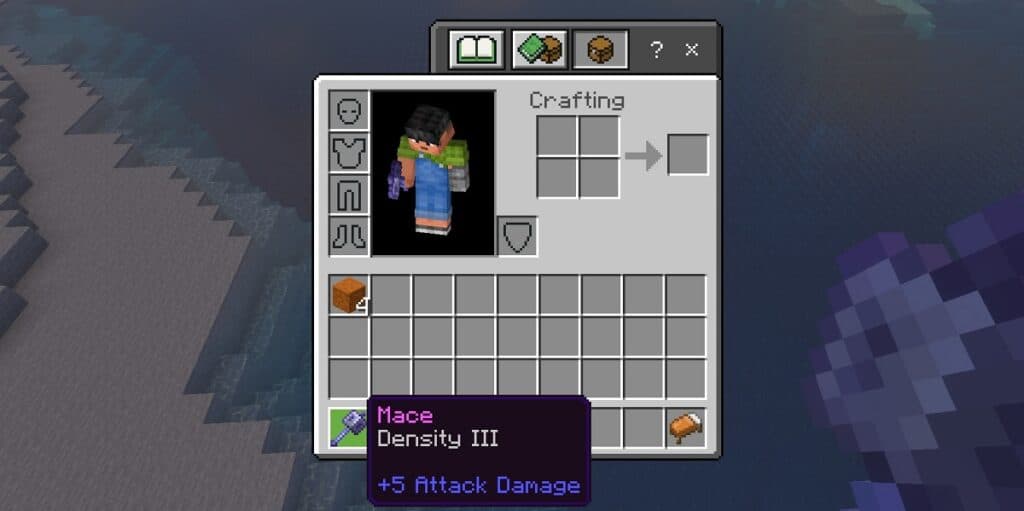Open the question mark help button

[x=656, y=49]
